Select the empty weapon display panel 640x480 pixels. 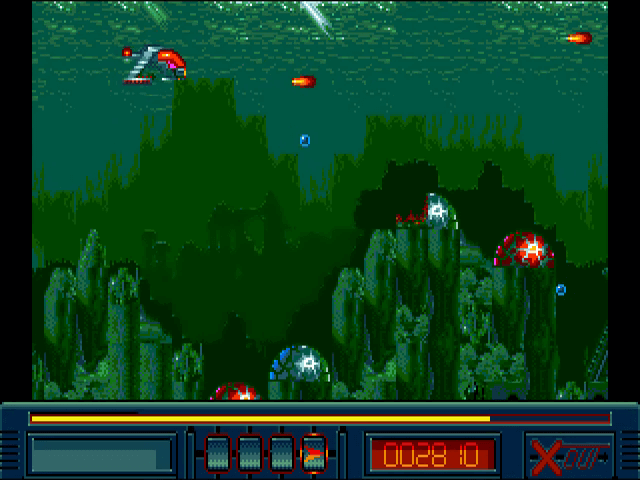click(101, 455)
